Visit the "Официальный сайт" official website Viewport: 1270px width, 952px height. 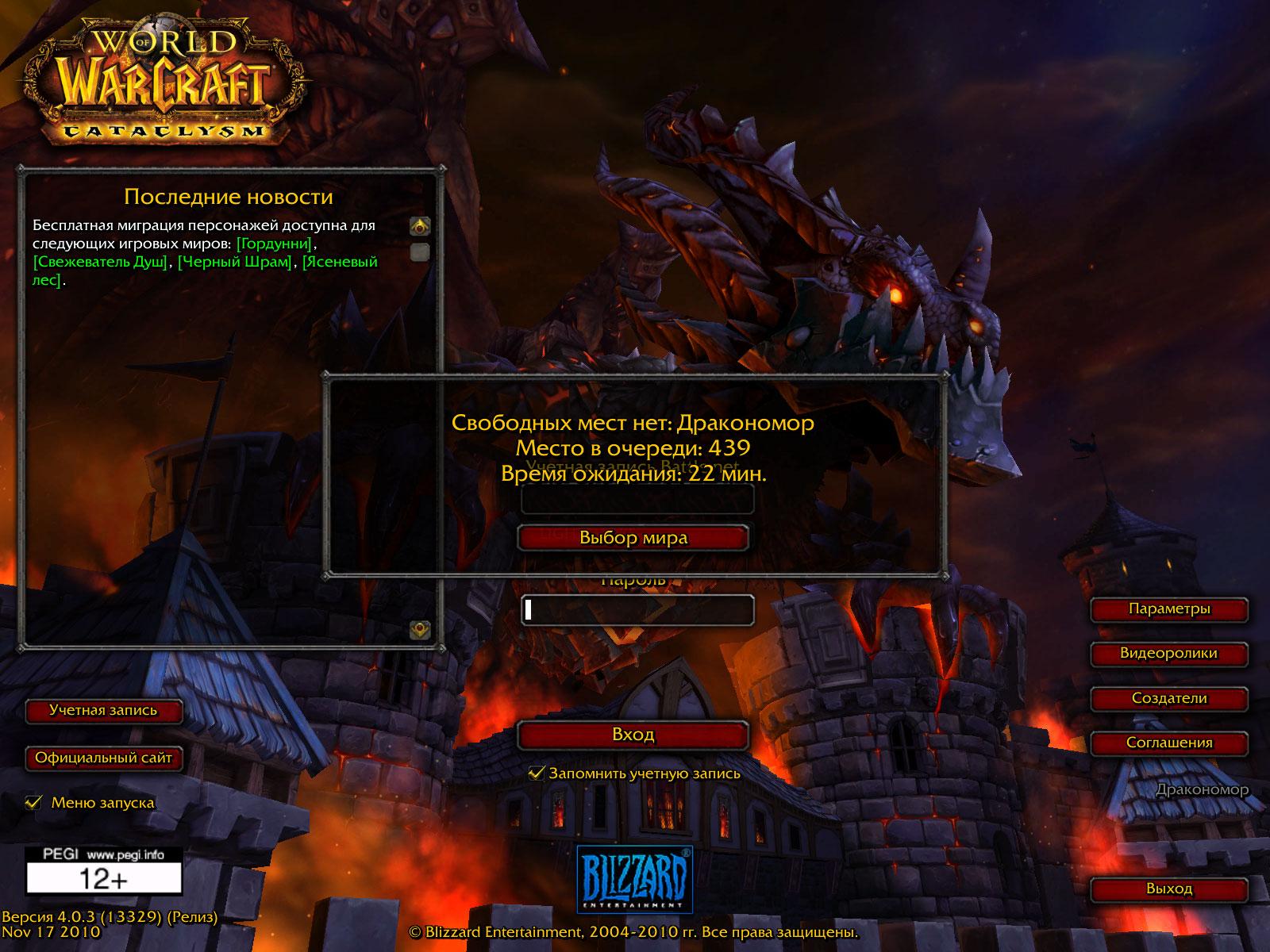click(103, 758)
